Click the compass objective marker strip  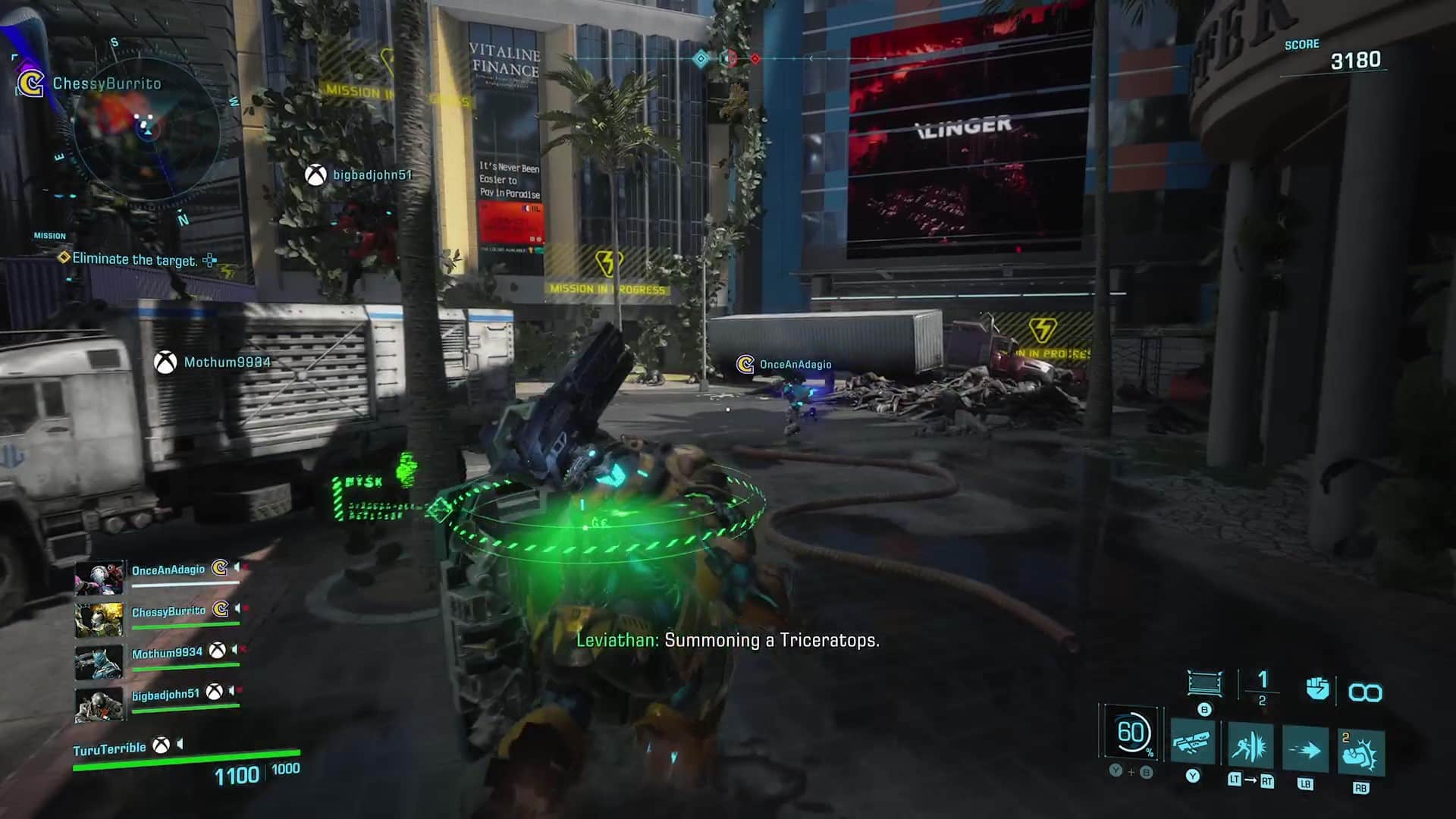(x=726, y=58)
